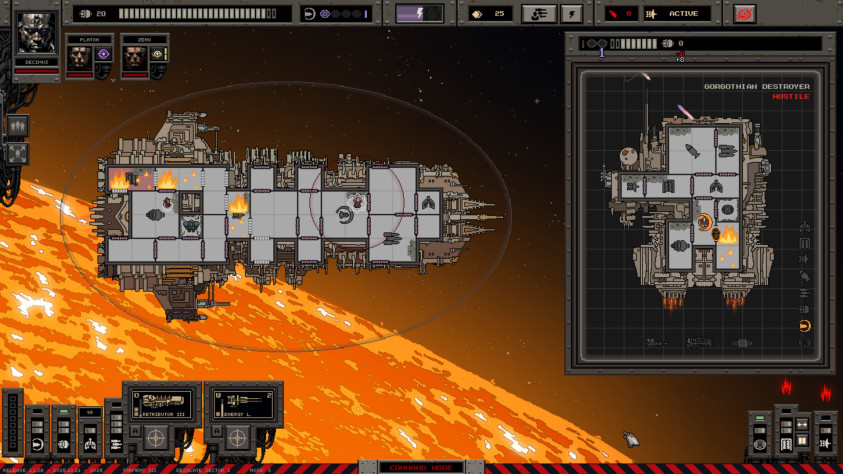Click the highlighted orange icon in enemy panel
This screenshot has height=474, width=843.
[x=805, y=326]
